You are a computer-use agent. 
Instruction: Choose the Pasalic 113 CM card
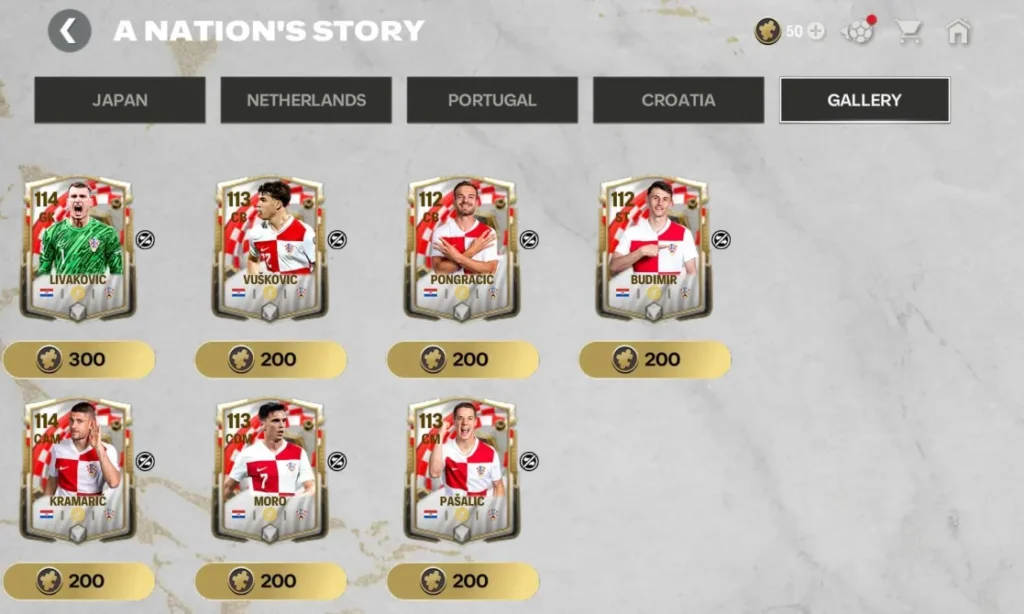461,470
